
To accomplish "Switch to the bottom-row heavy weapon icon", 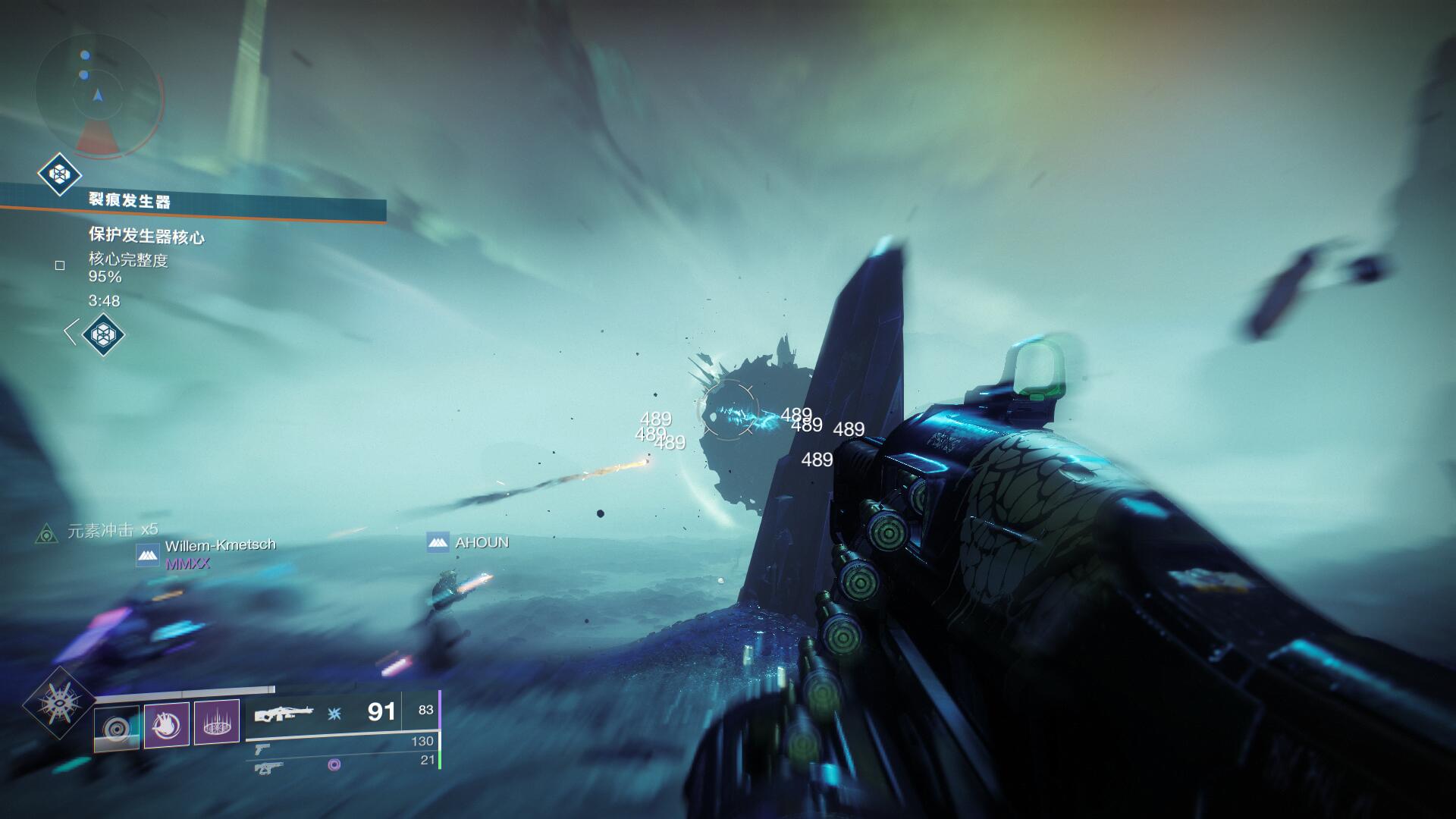I will tap(264, 768).
